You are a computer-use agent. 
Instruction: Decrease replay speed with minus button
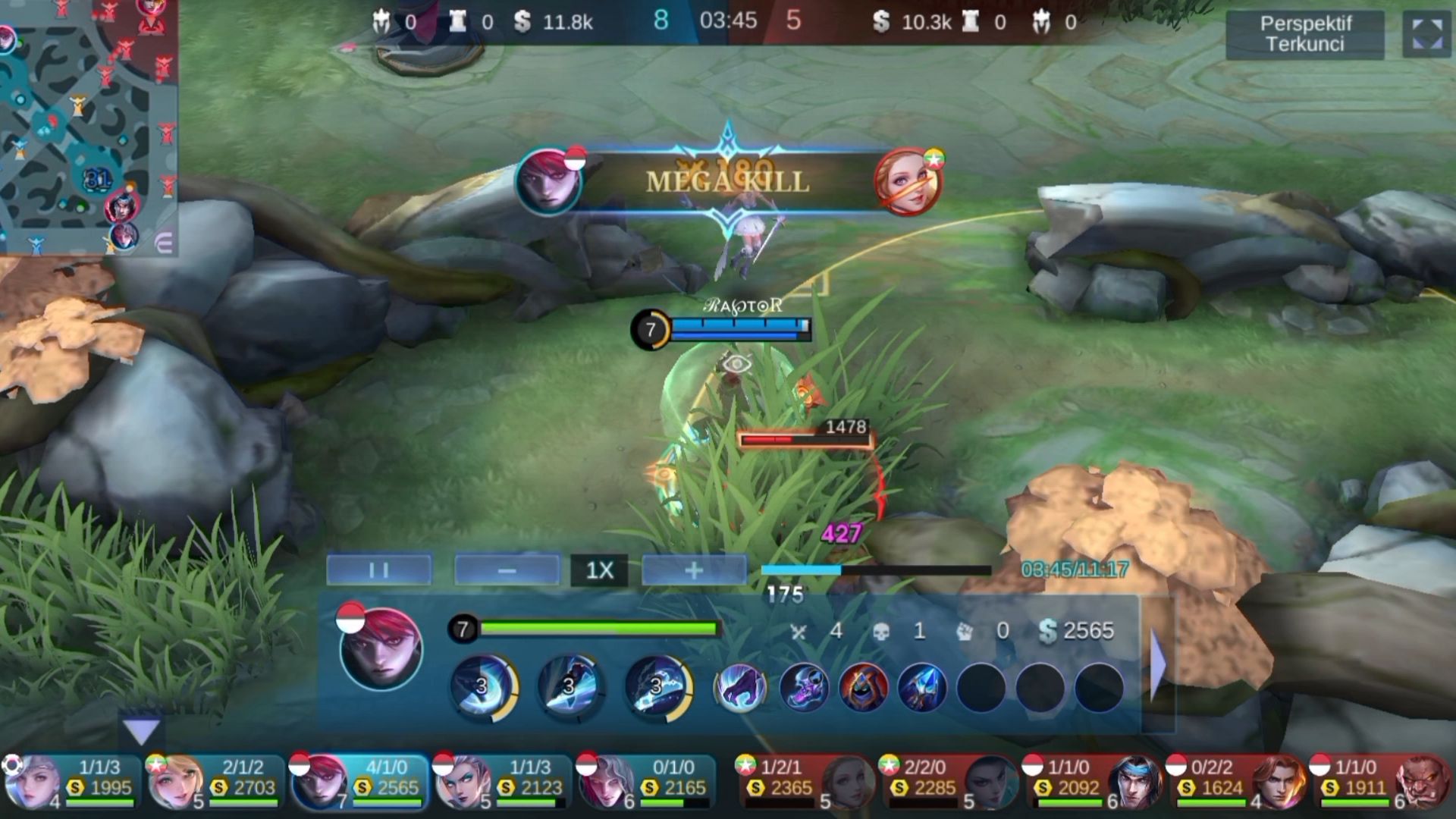[507, 570]
